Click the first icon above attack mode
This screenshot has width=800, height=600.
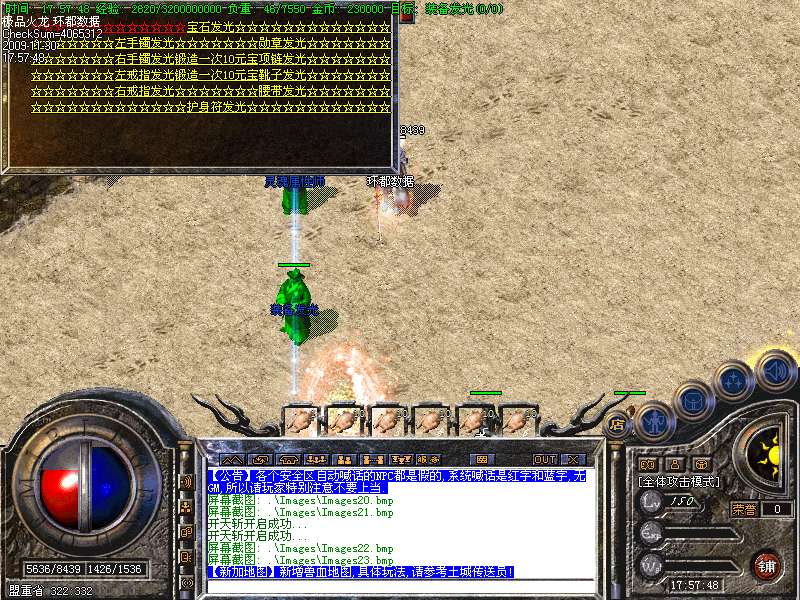tap(648, 464)
